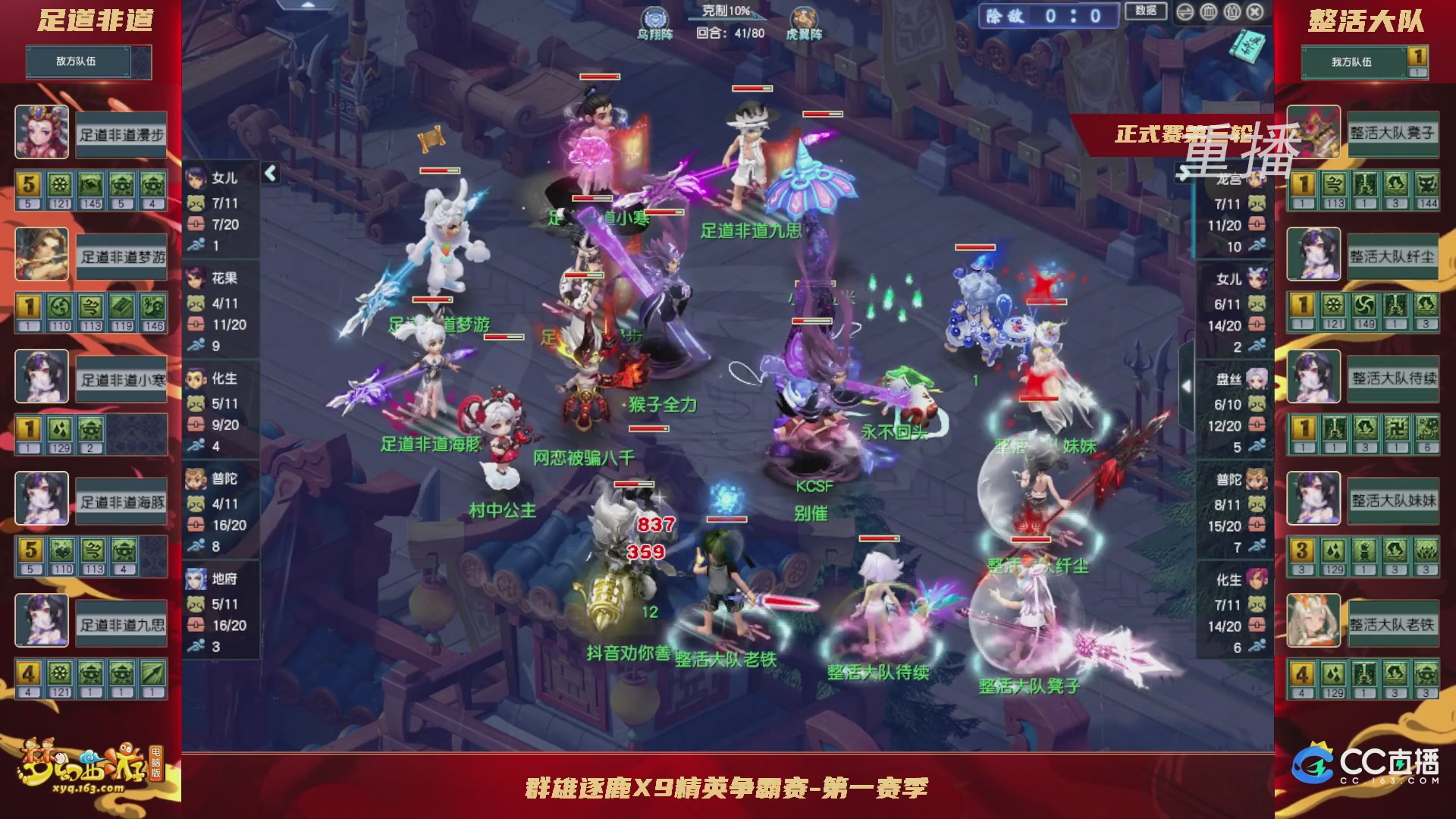Click the yellow-bordered level 5 skill icon under 足道非道漫步
The image size is (1456, 819).
coord(27,184)
